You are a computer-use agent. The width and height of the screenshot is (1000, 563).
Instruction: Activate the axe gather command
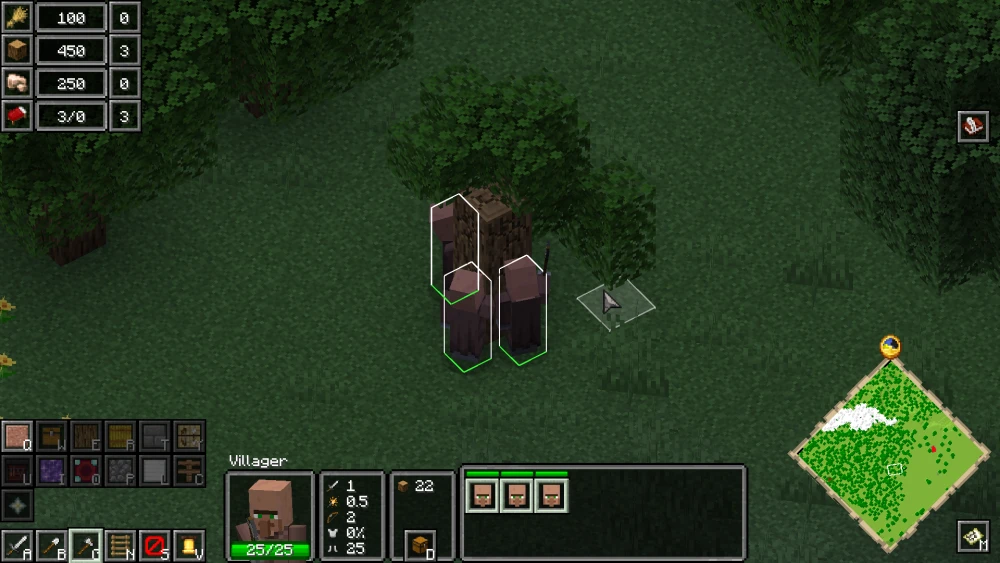(86, 546)
